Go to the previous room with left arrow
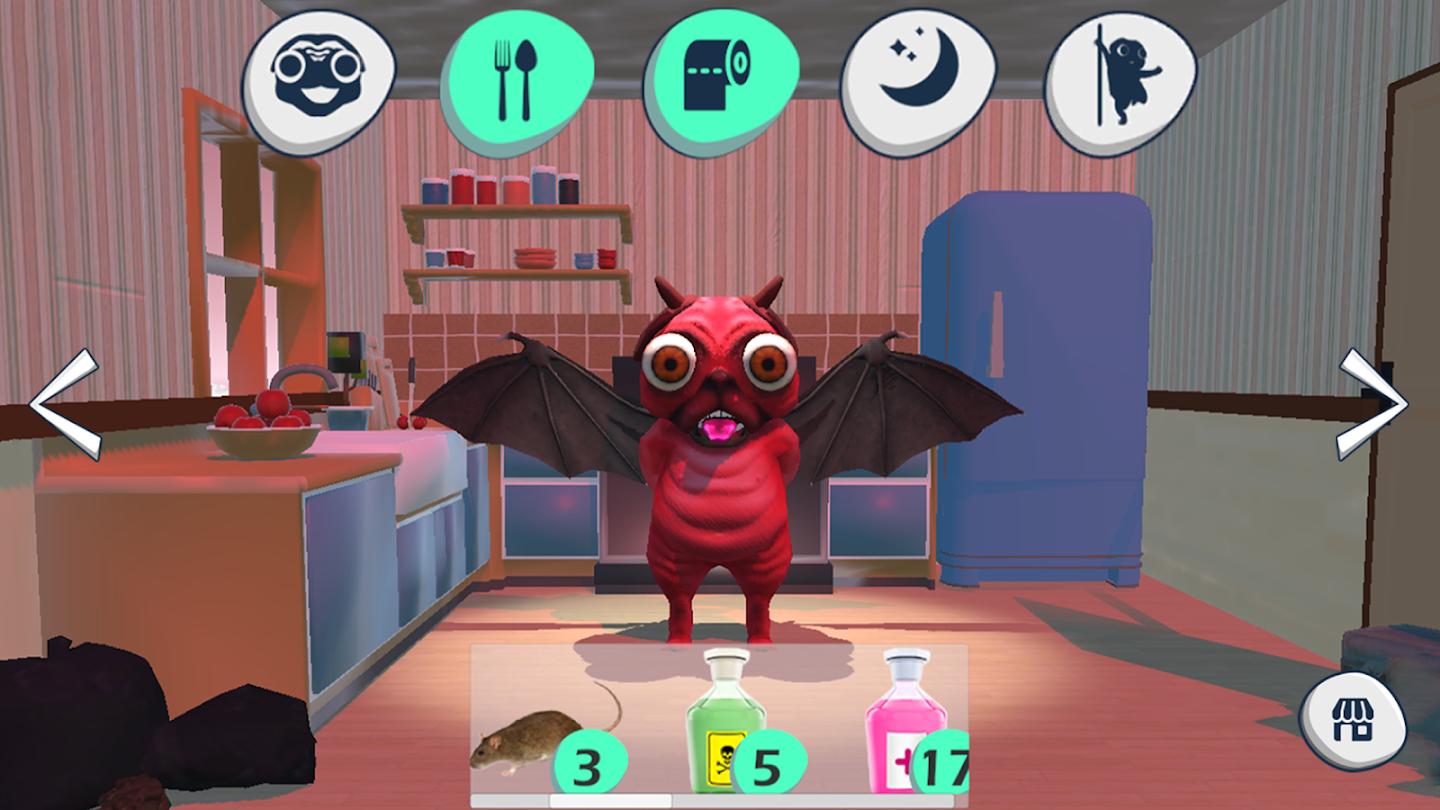 click(x=64, y=404)
